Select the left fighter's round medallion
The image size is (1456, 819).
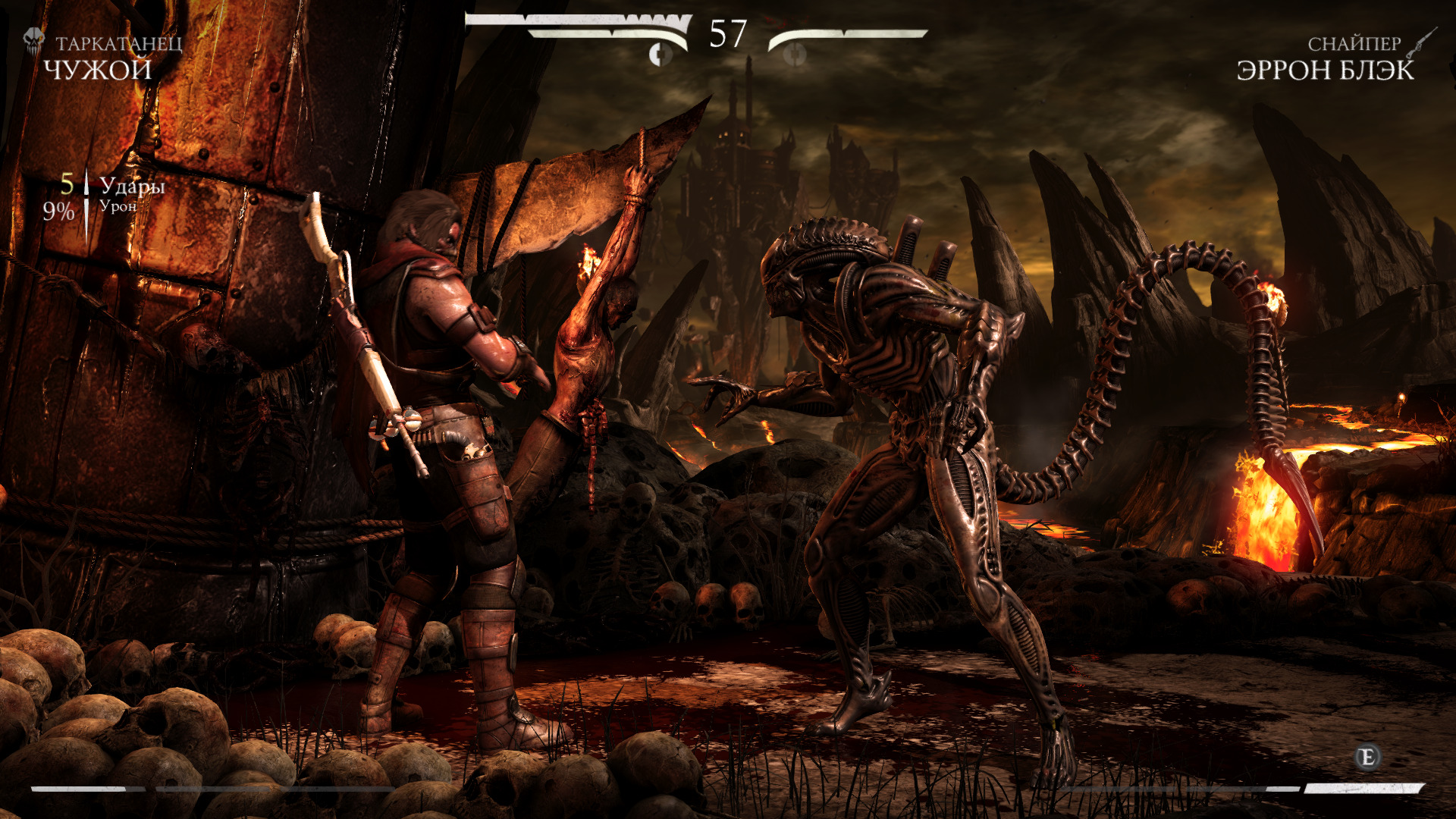pyautogui.click(x=661, y=55)
